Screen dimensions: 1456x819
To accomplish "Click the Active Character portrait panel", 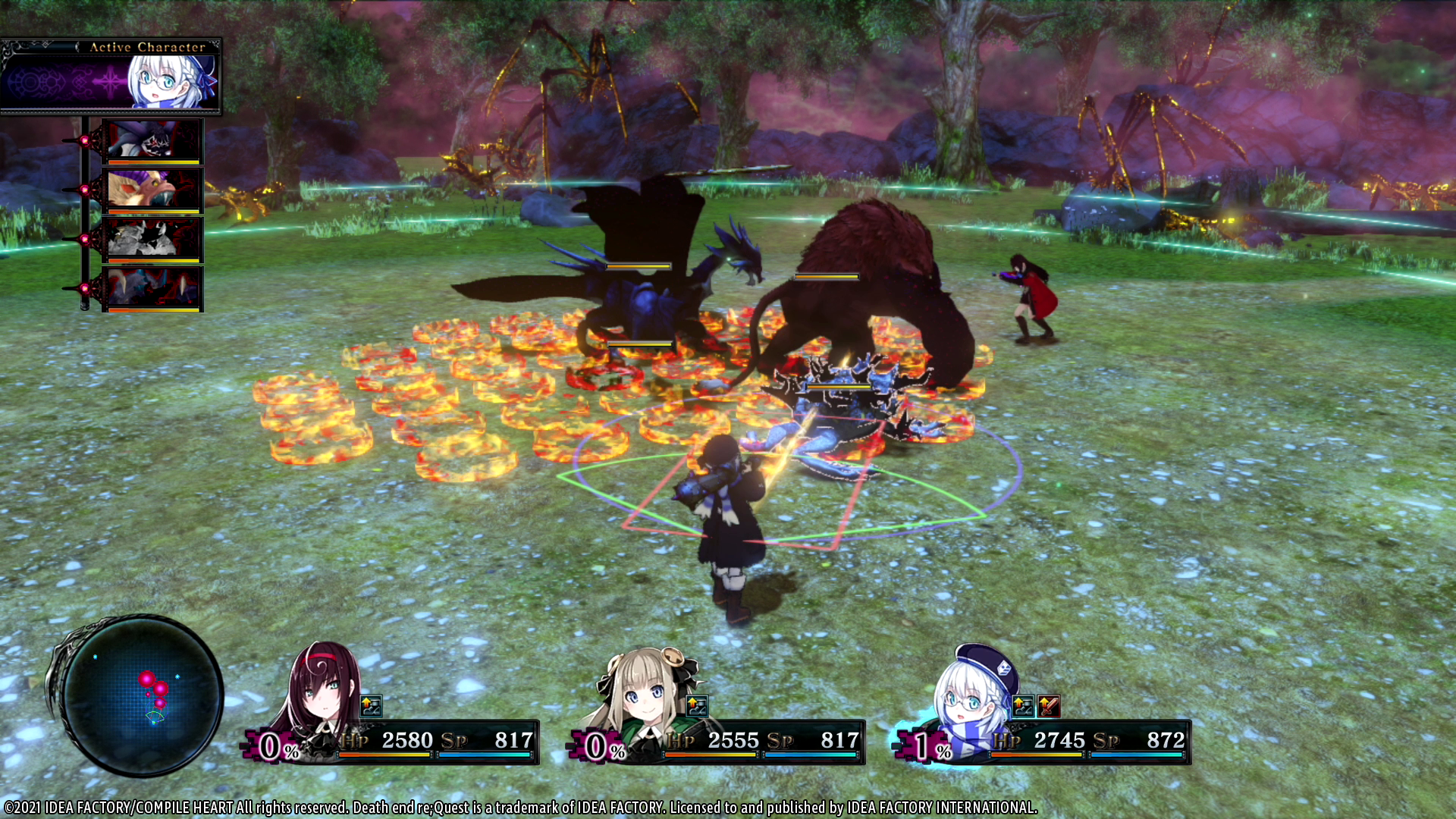I will [111, 77].
